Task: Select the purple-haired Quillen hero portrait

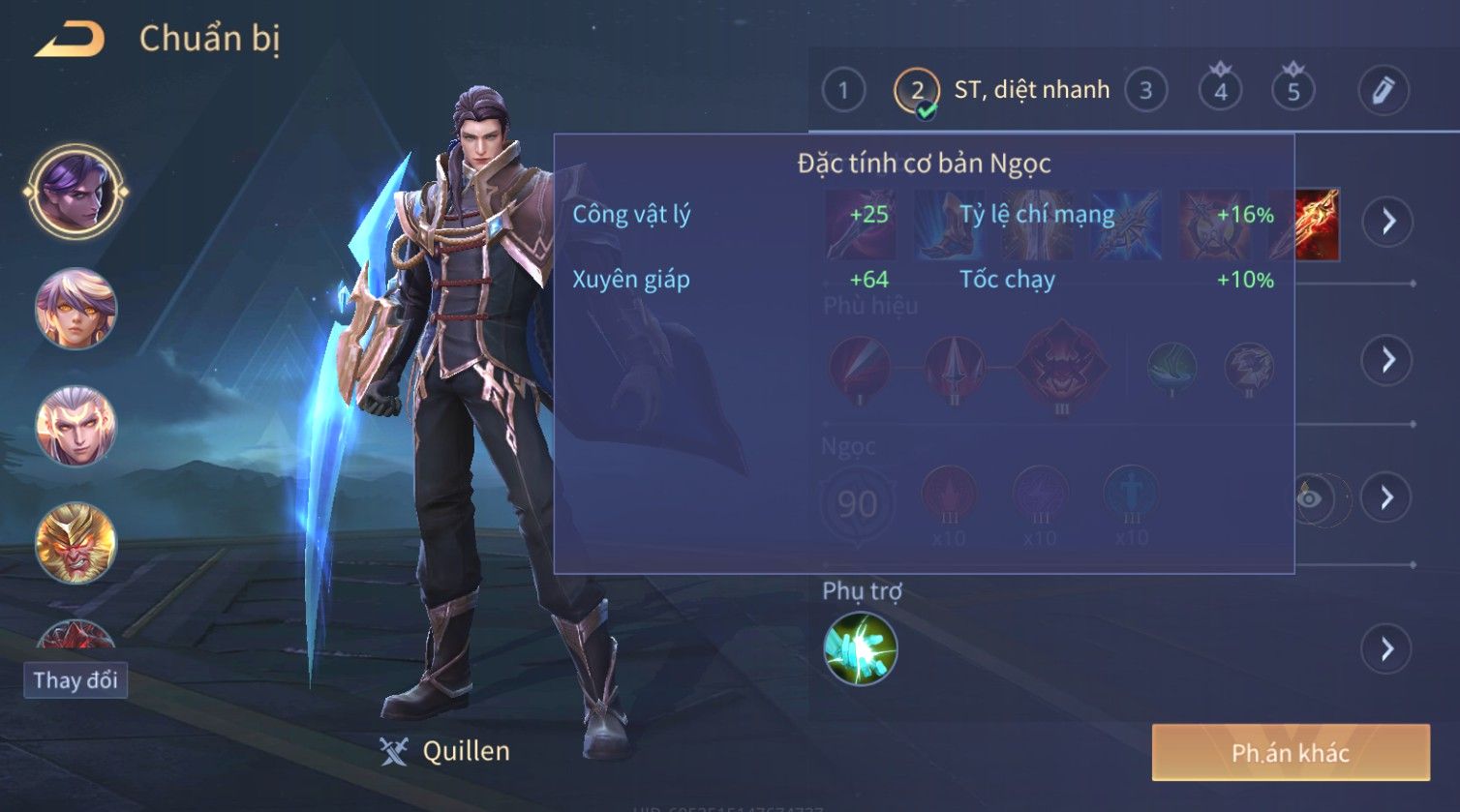Action: [76, 193]
